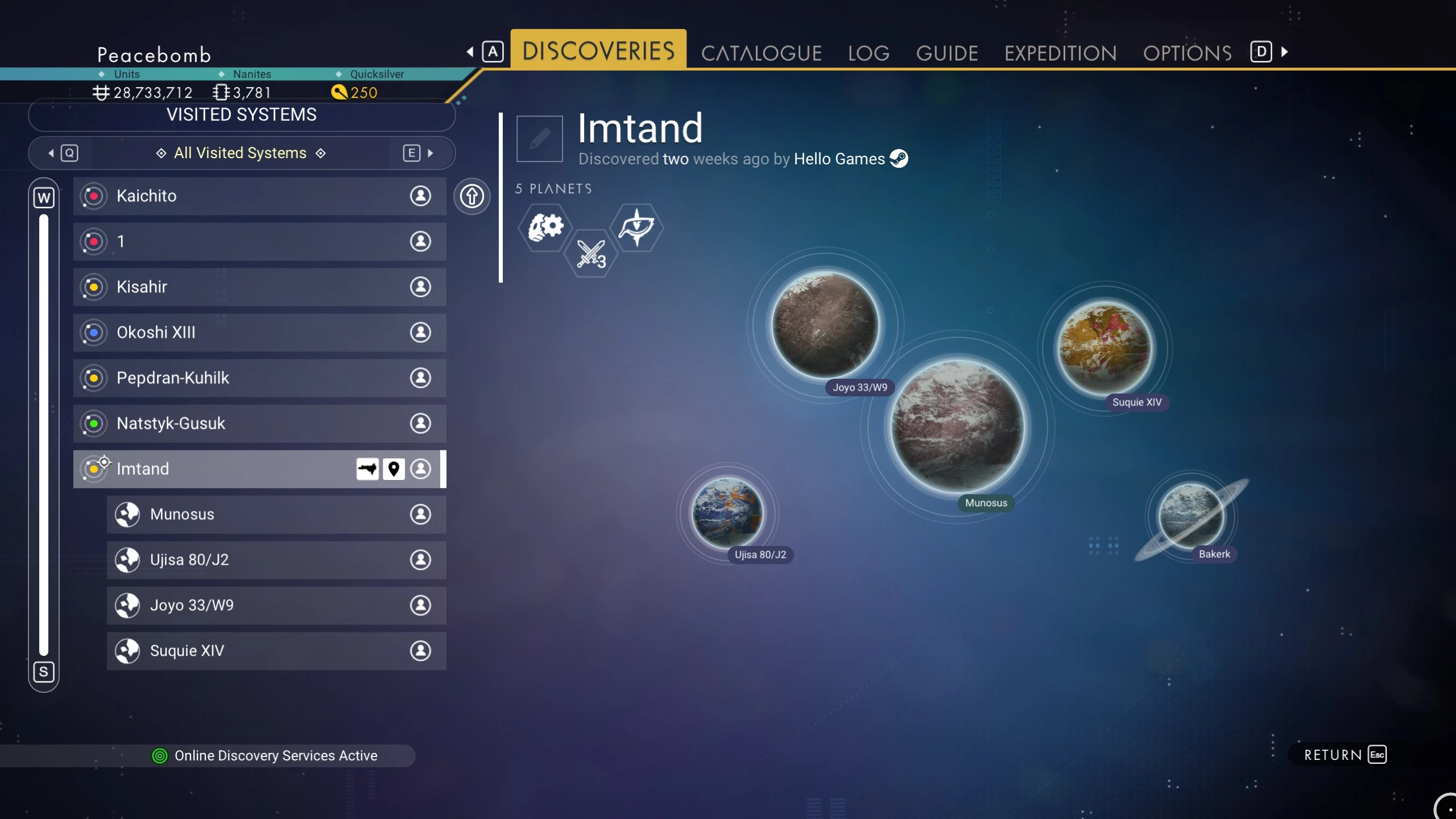
Task: Click the rename pencil icon beside Imtand
Action: (539, 139)
